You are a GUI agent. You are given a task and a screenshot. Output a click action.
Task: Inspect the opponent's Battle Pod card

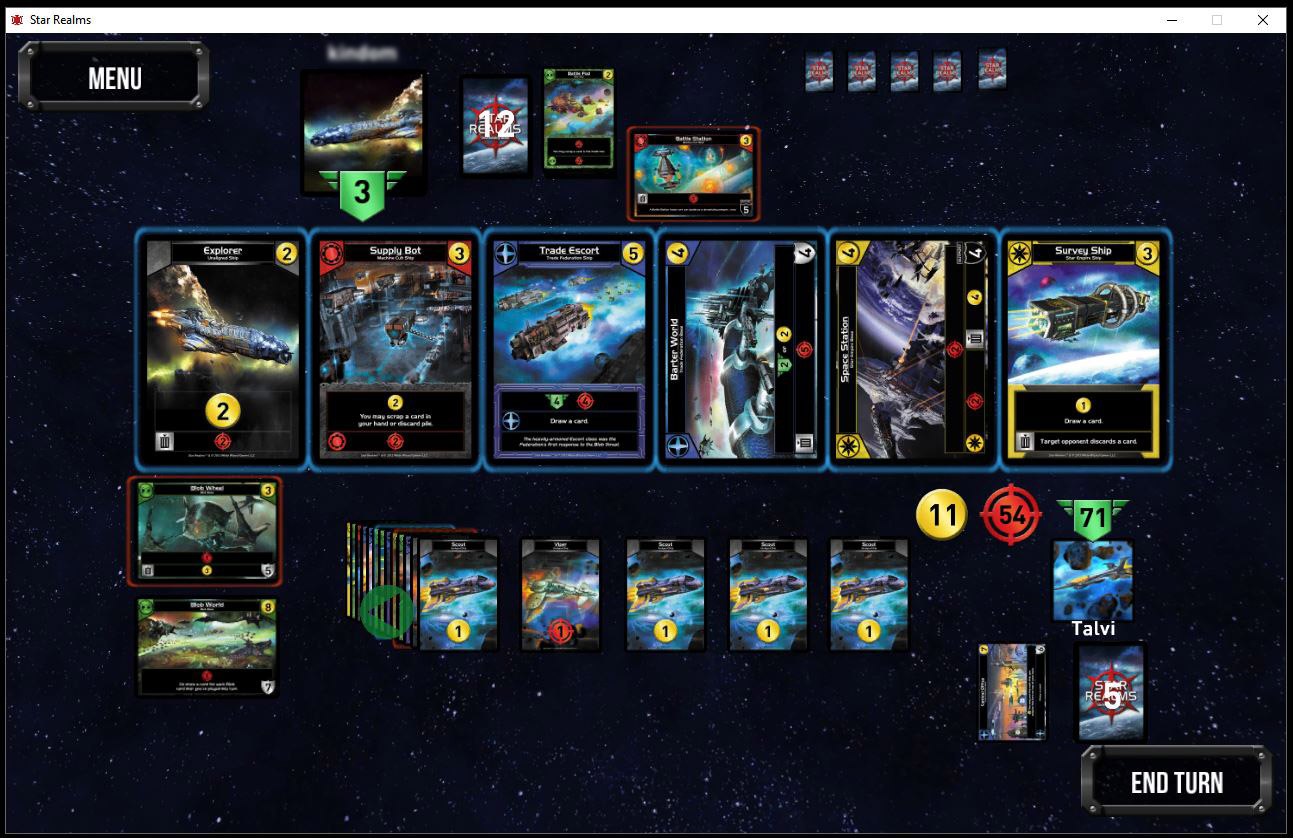pyautogui.click(x=578, y=118)
